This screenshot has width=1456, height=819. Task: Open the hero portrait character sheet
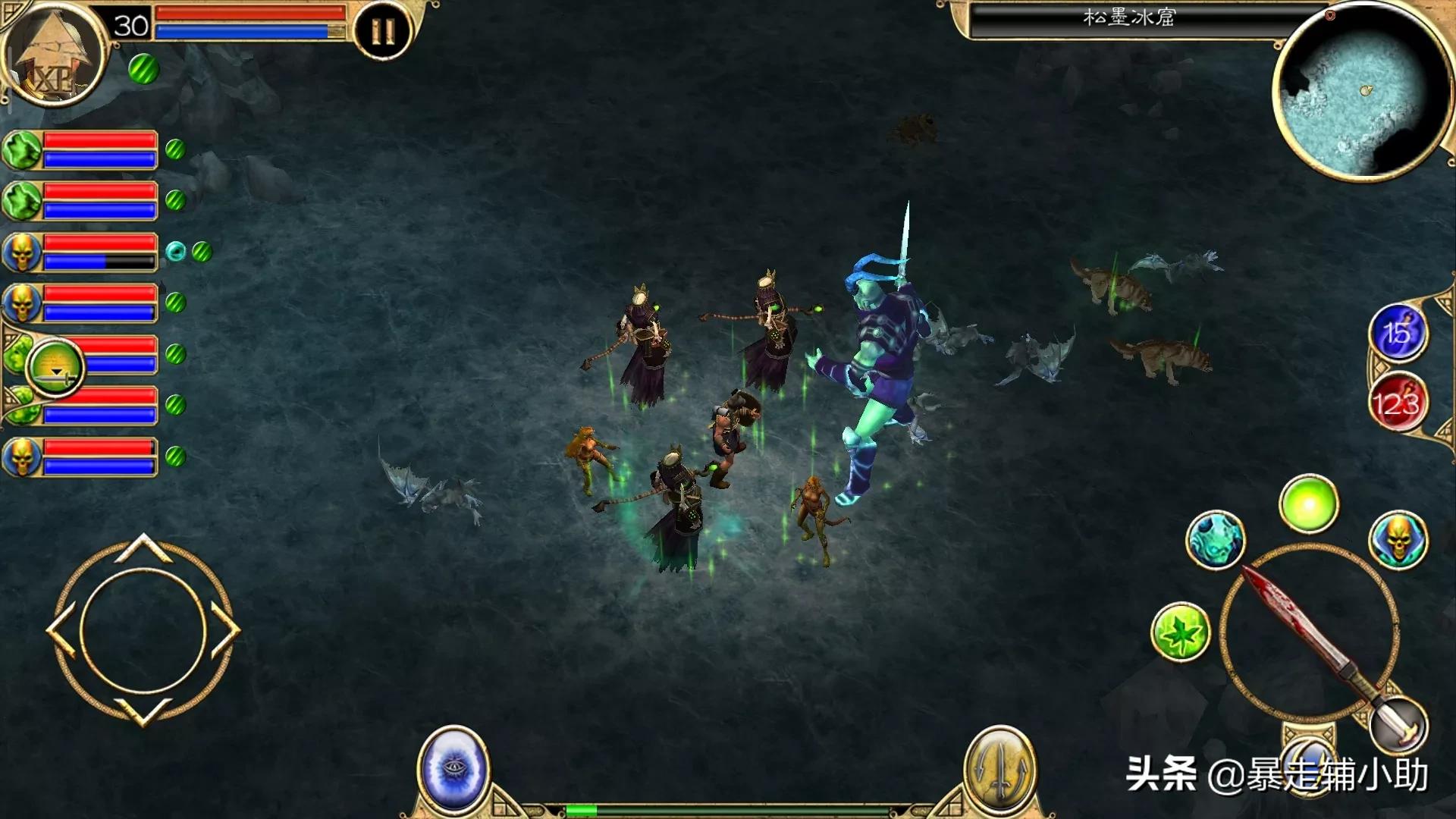52,55
